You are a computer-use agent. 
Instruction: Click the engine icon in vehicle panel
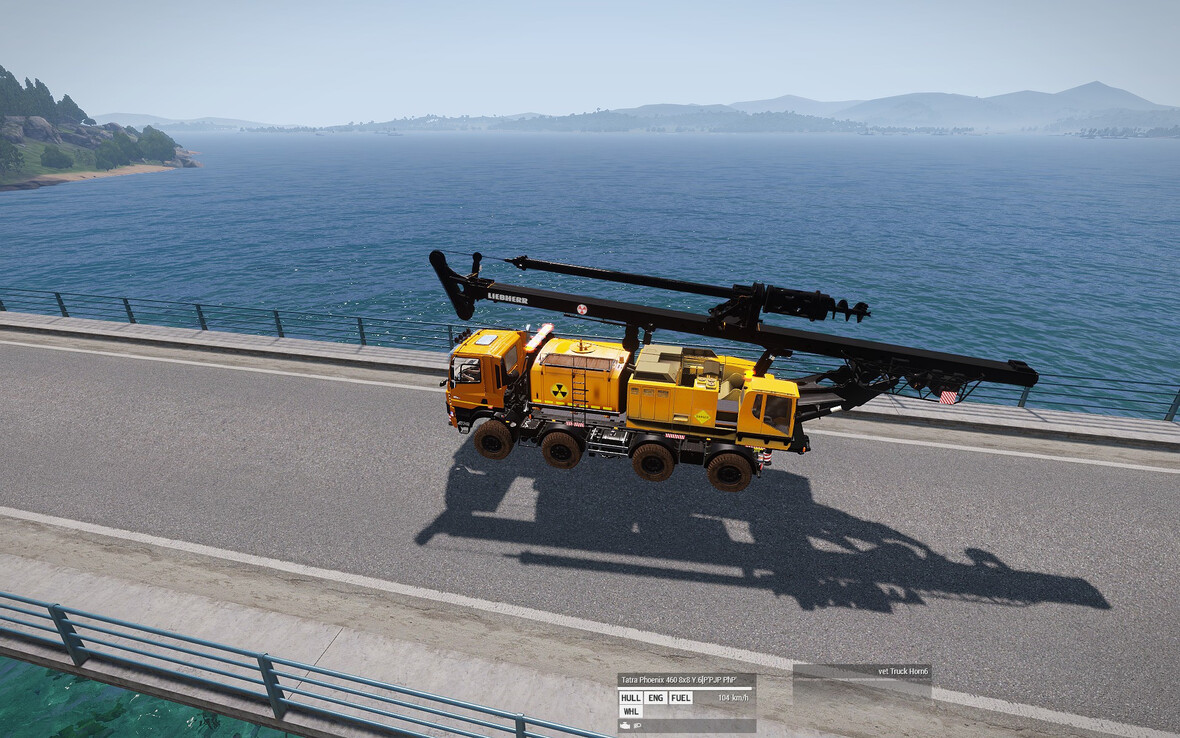pyautogui.click(x=625, y=725)
